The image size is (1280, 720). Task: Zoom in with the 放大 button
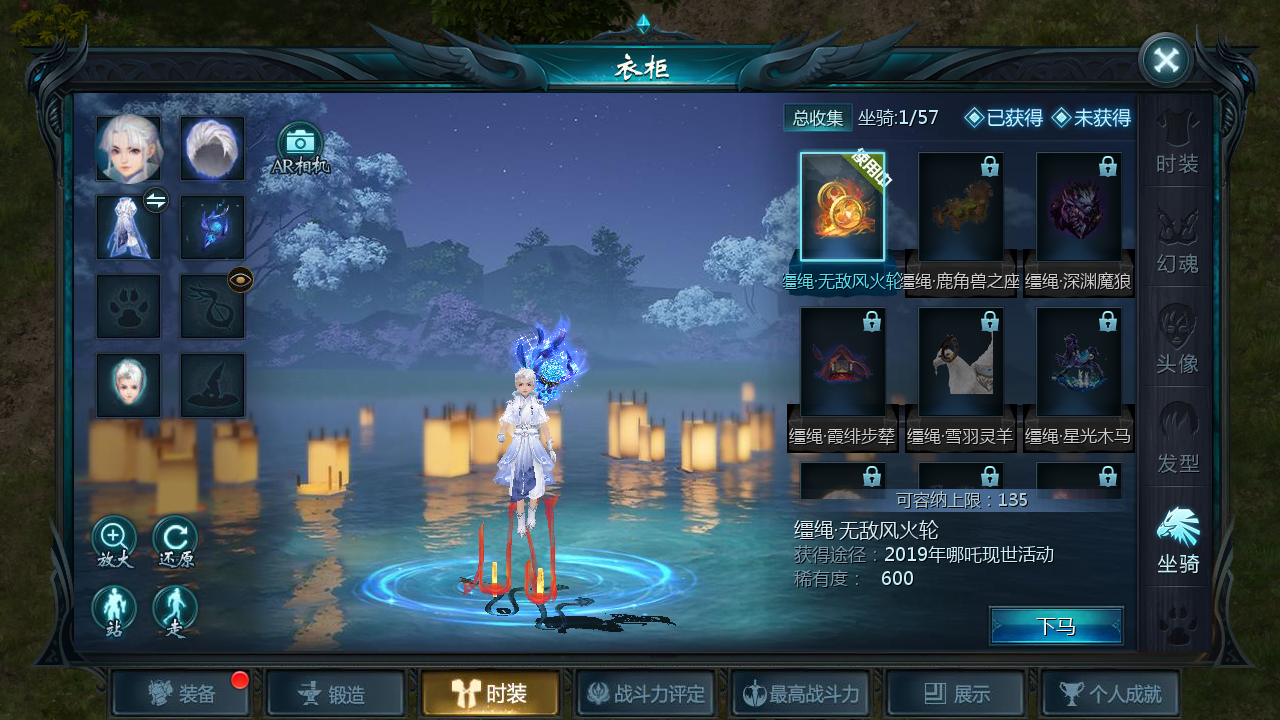(x=114, y=540)
